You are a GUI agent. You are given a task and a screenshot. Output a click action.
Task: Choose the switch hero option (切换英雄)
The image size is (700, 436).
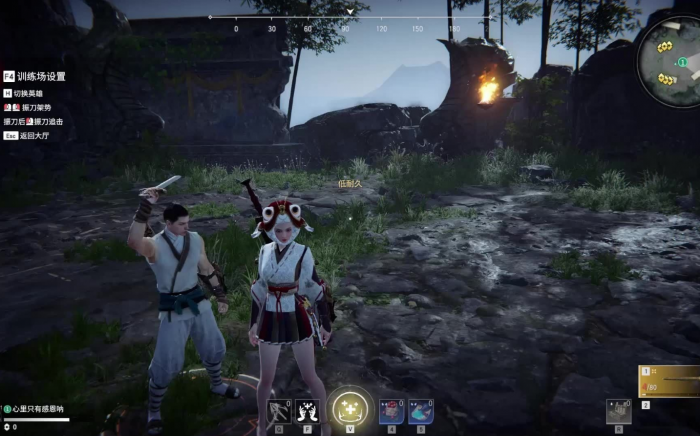(x=31, y=93)
